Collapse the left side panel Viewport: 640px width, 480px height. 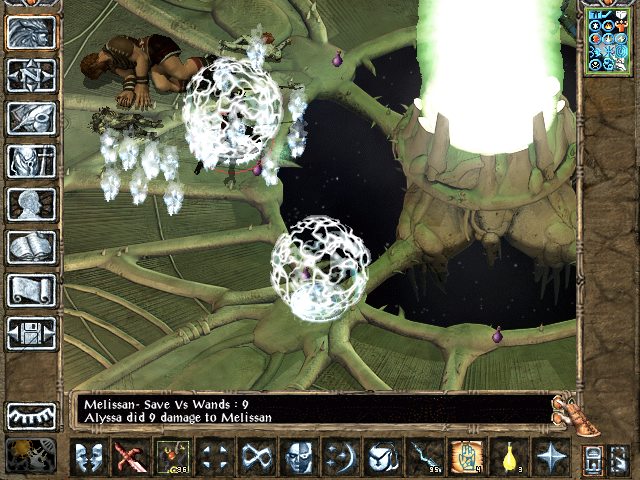[x=31, y=415]
